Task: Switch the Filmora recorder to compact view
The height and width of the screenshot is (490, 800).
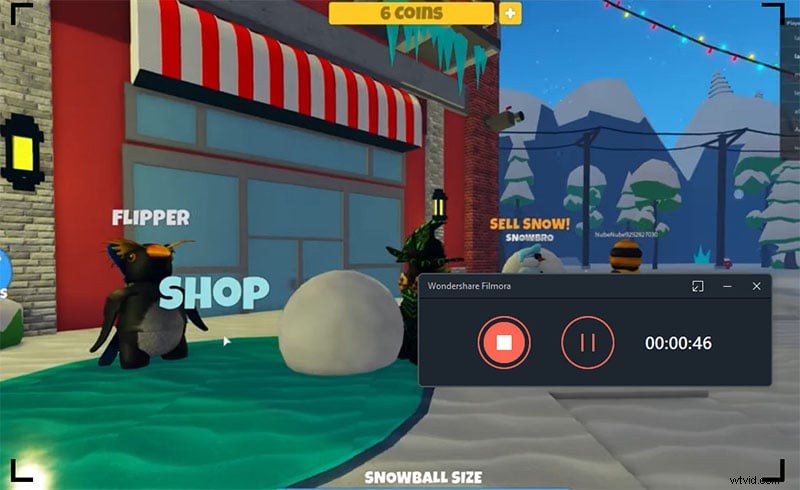Action: click(697, 286)
